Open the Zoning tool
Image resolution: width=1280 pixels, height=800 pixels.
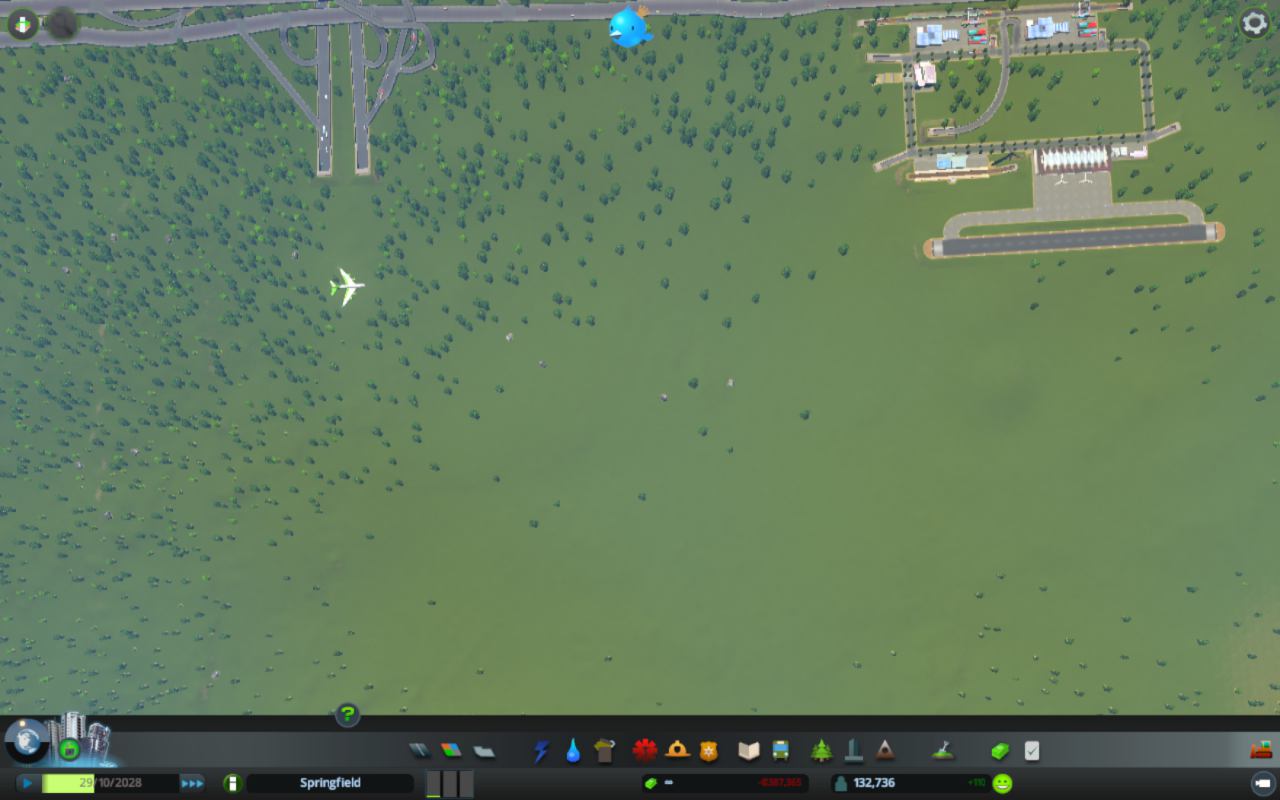(x=452, y=750)
